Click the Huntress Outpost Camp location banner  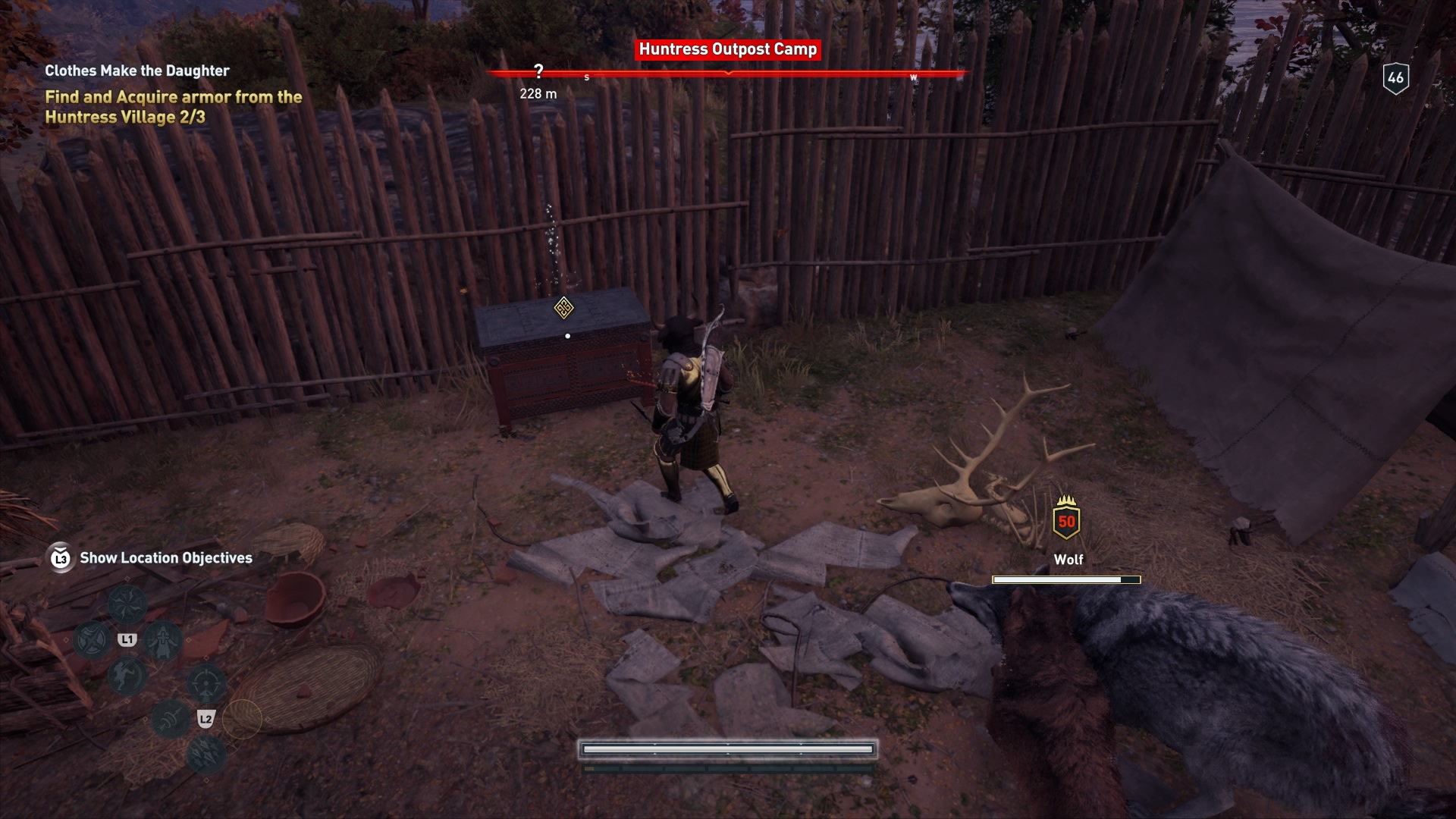click(x=727, y=49)
